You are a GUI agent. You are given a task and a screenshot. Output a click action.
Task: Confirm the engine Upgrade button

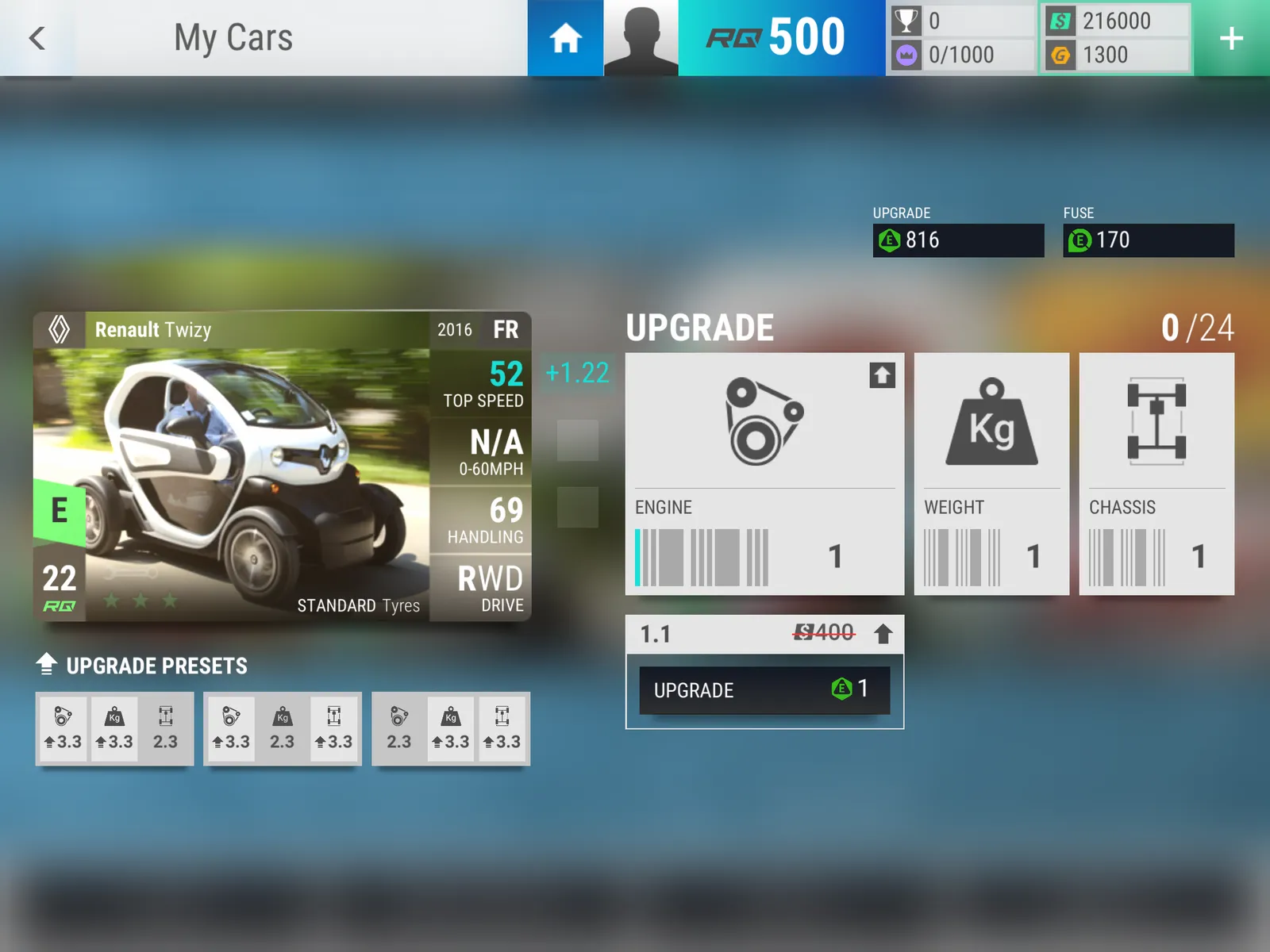[764, 689]
